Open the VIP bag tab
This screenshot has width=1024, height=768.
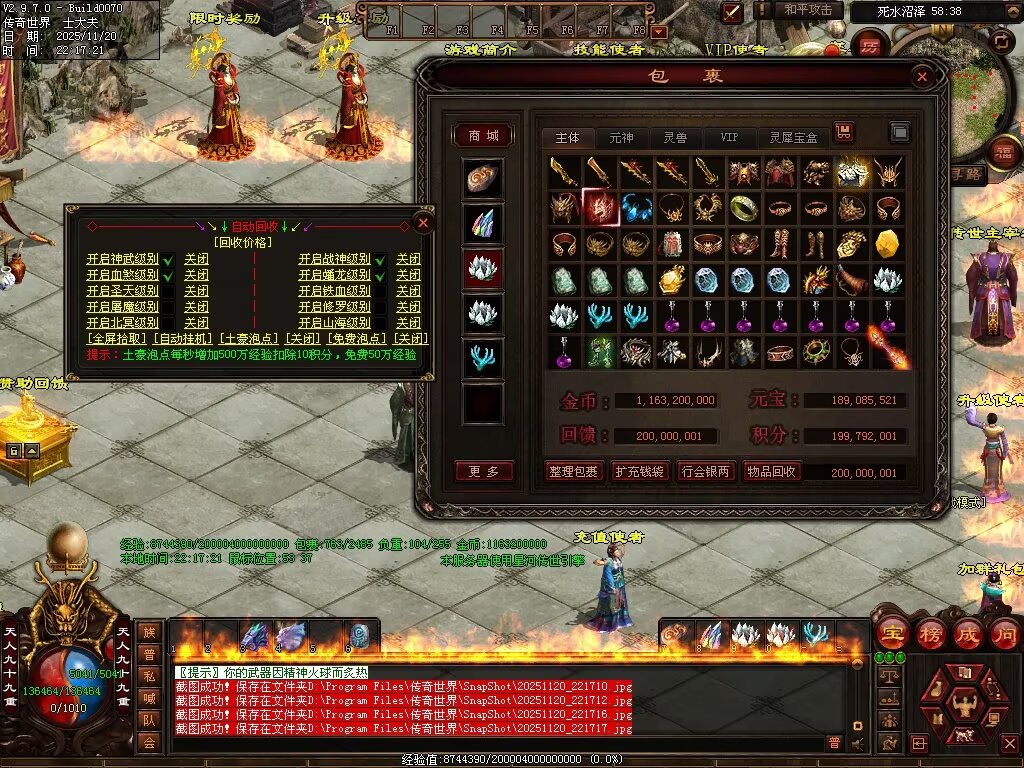(729, 137)
